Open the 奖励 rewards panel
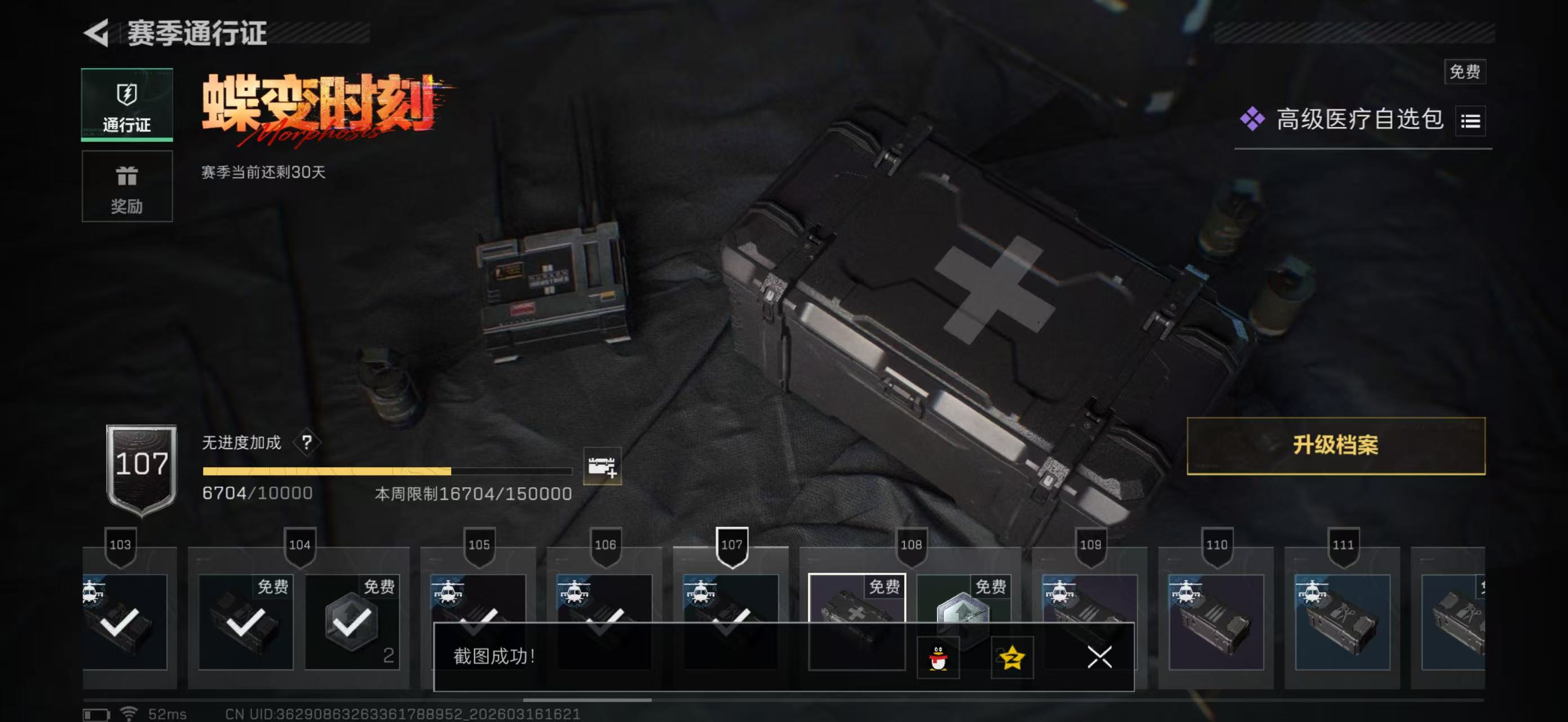The image size is (1568, 722). [127, 186]
